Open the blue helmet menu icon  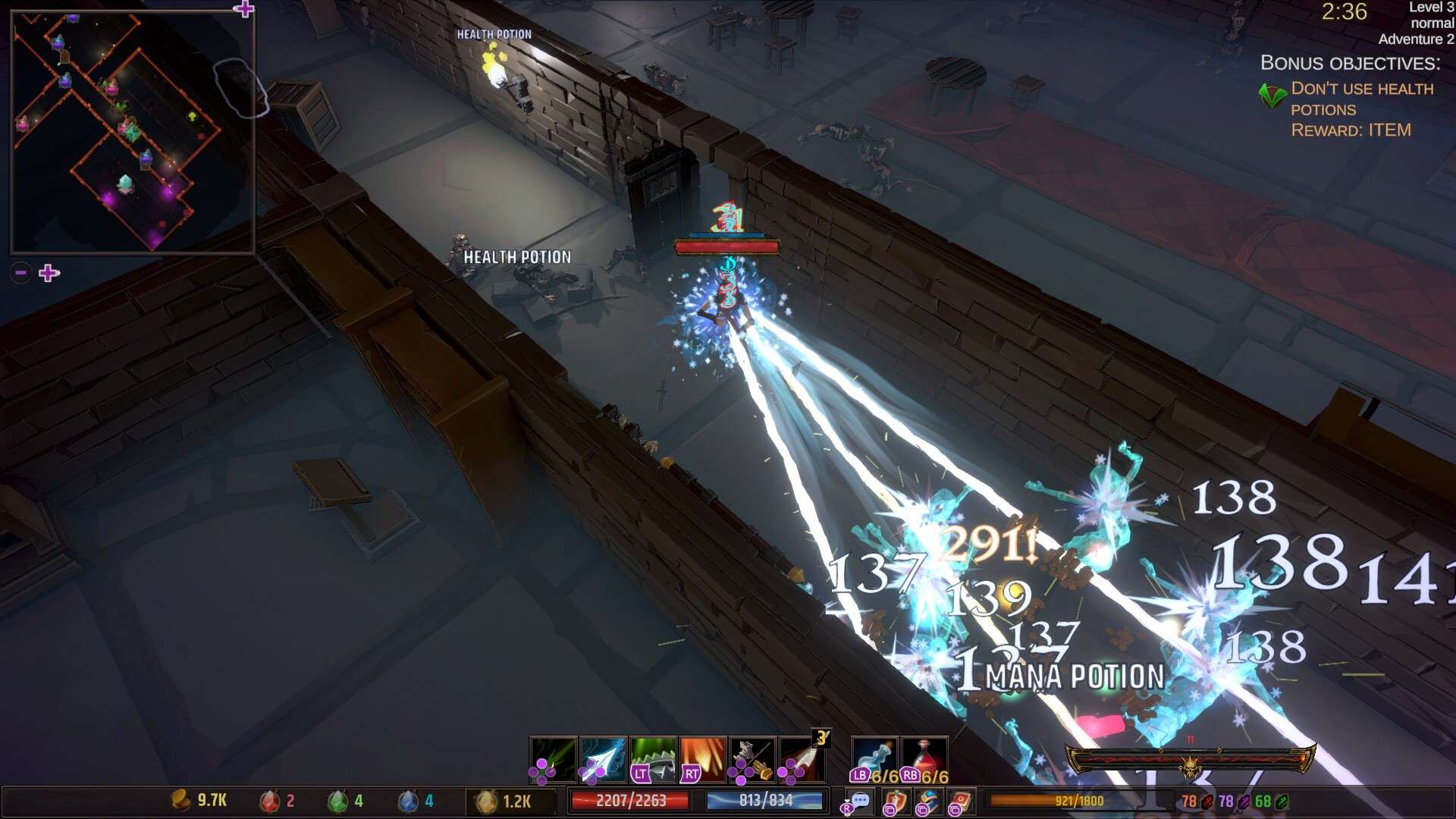pyautogui.click(x=928, y=801)
